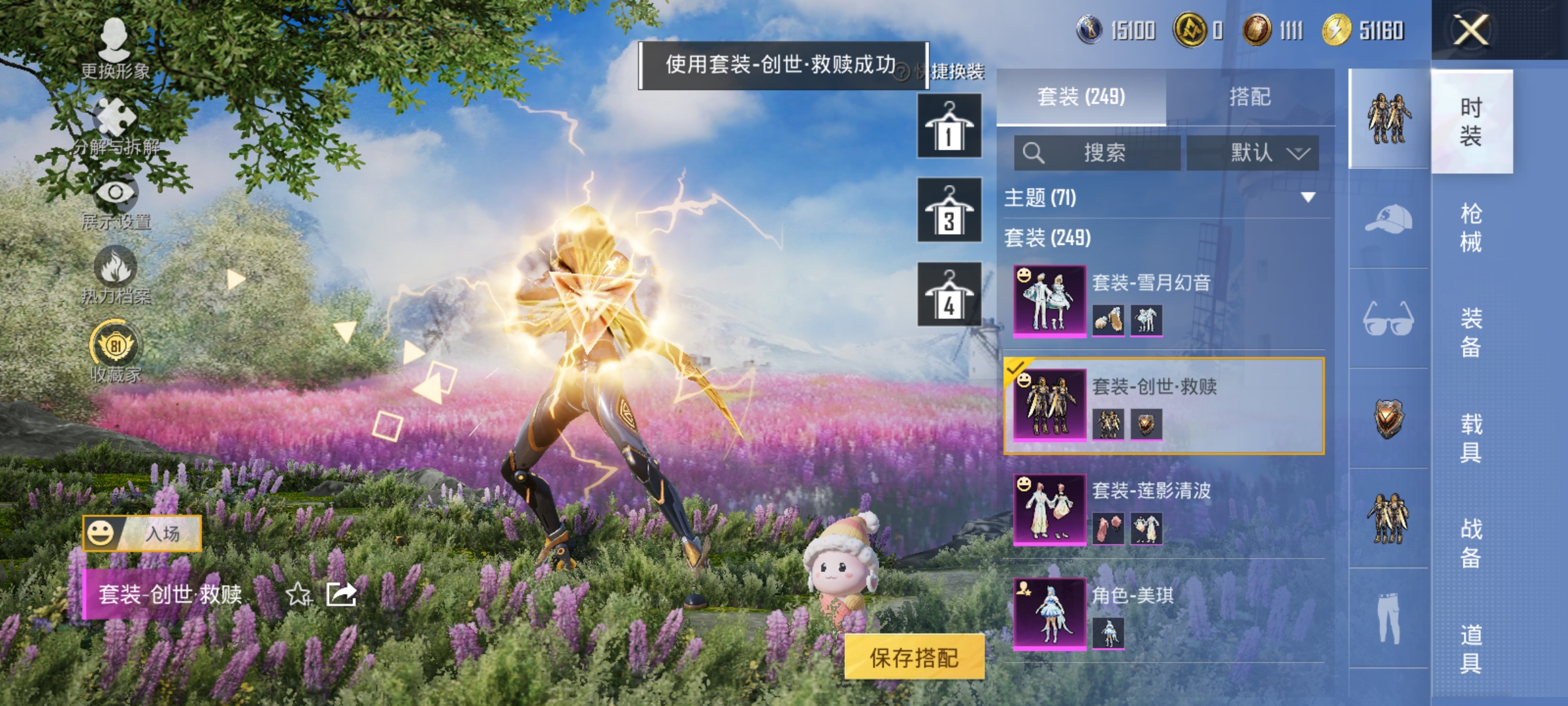Select quick outfit slot 1 hanger
Image resolution: width=1568 pixels, height=706 pixels.
pyautogui.click(x=949, y=126)
